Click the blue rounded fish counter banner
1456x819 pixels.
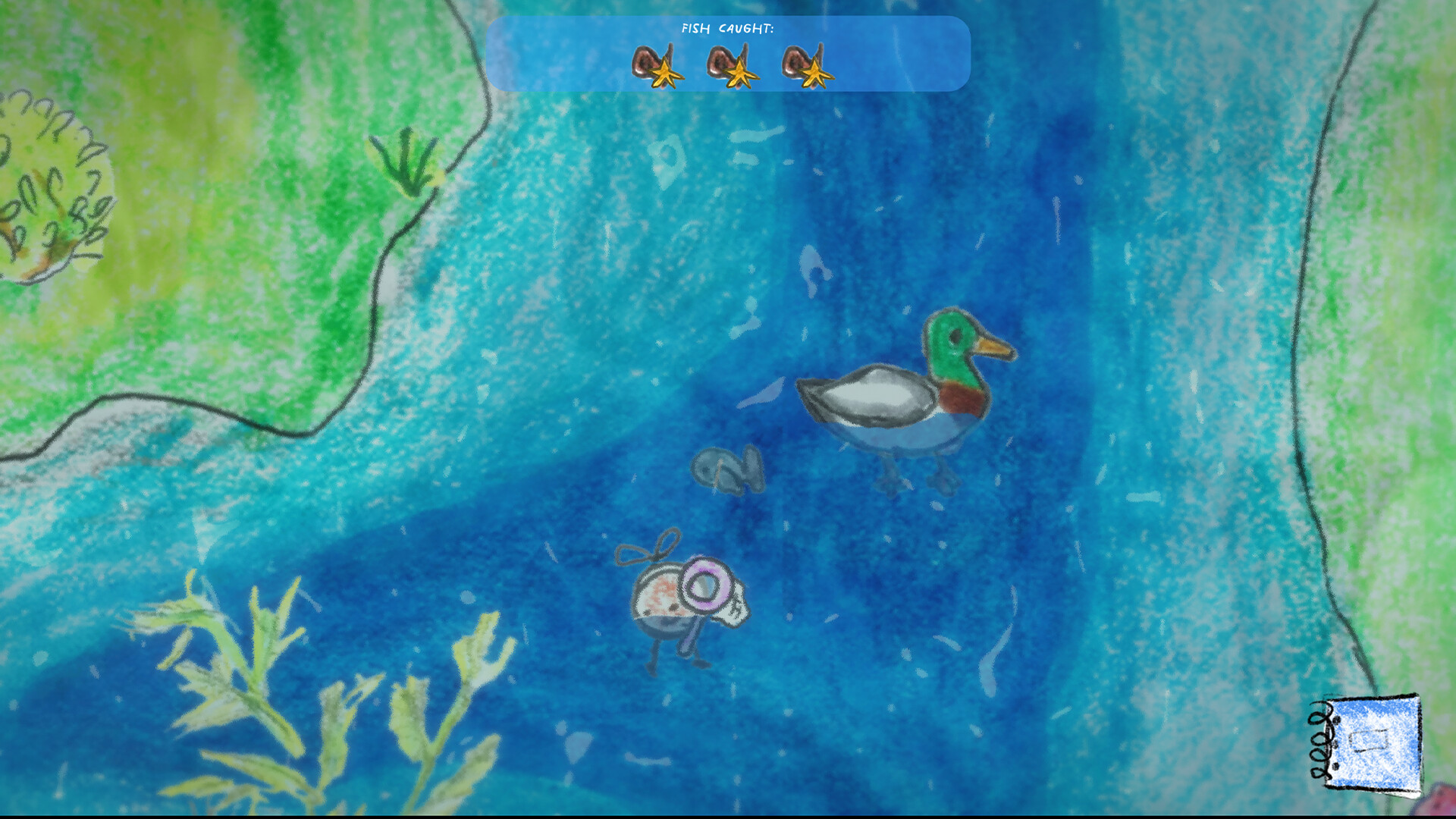[x=728, y=53]
